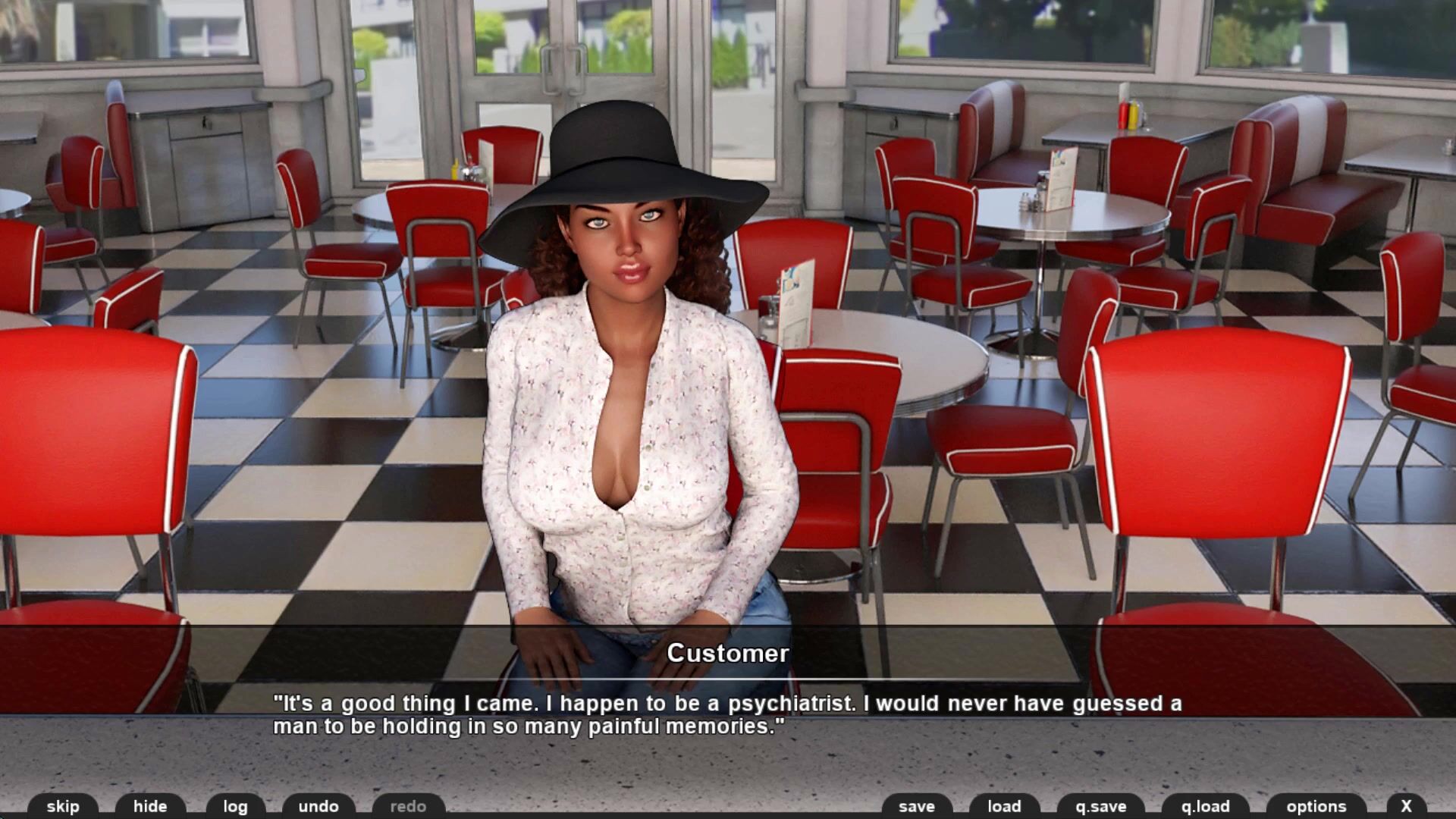This screenshot has width=1456, height=819.
Task: Advance the Customer's dialogue text
Action: coord(726,715)
